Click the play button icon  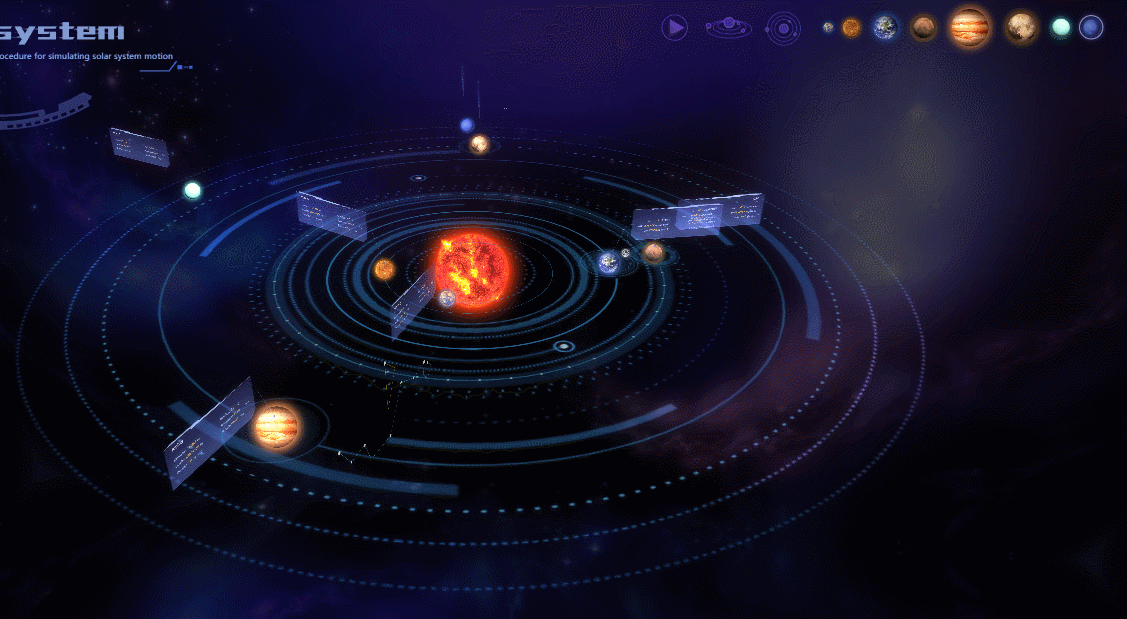pos(675,28)
